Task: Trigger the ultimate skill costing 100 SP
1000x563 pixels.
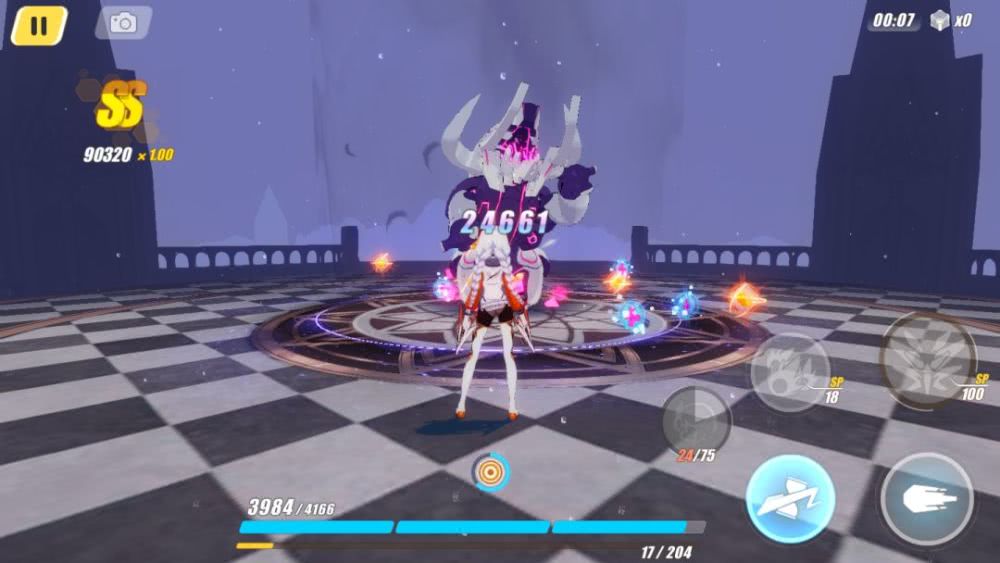Action: [928, 359]
